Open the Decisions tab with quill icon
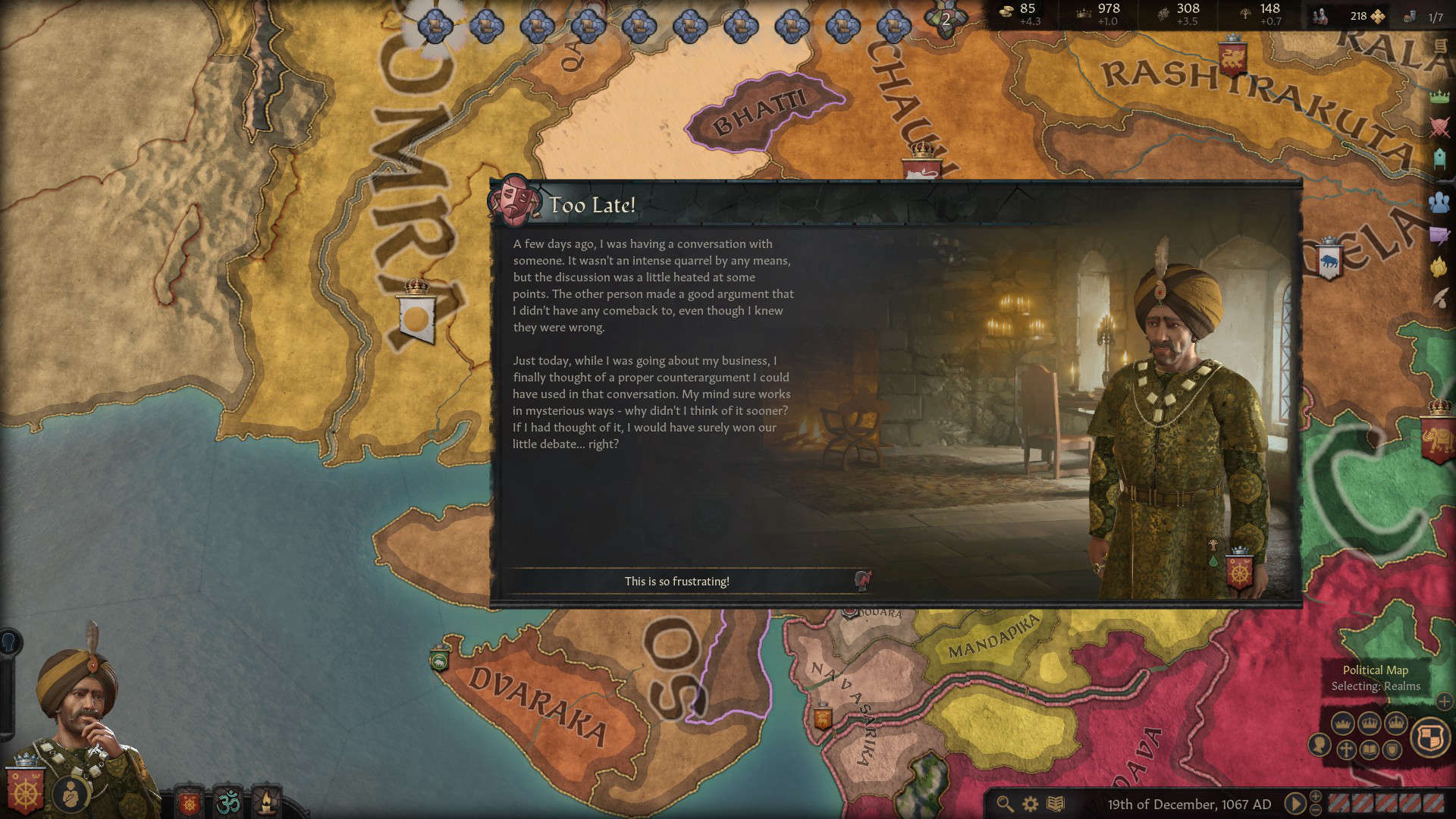Image resolution: width=1456 pixels, height=819 pixels. coord(1439,300)
